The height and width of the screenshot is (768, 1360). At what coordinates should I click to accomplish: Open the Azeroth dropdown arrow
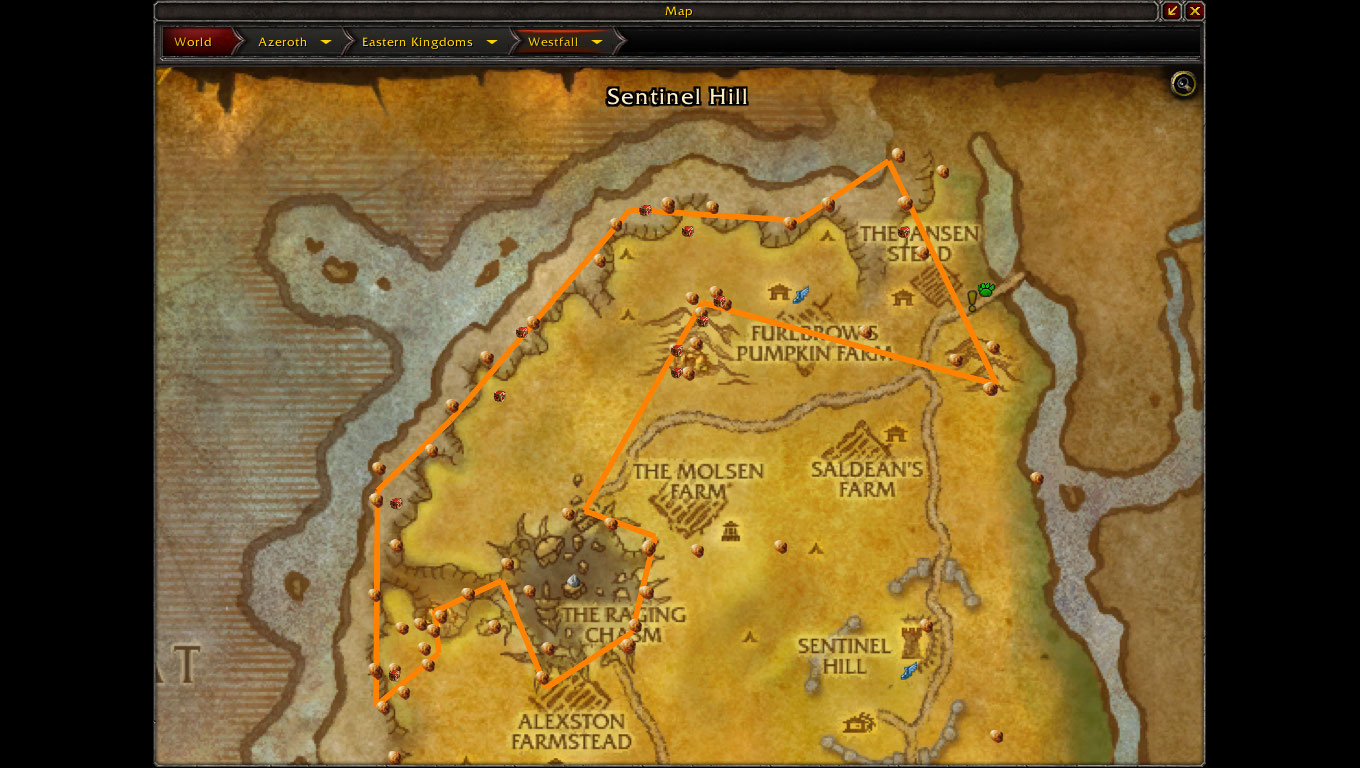pyautogui.click(x=326, y=42)
